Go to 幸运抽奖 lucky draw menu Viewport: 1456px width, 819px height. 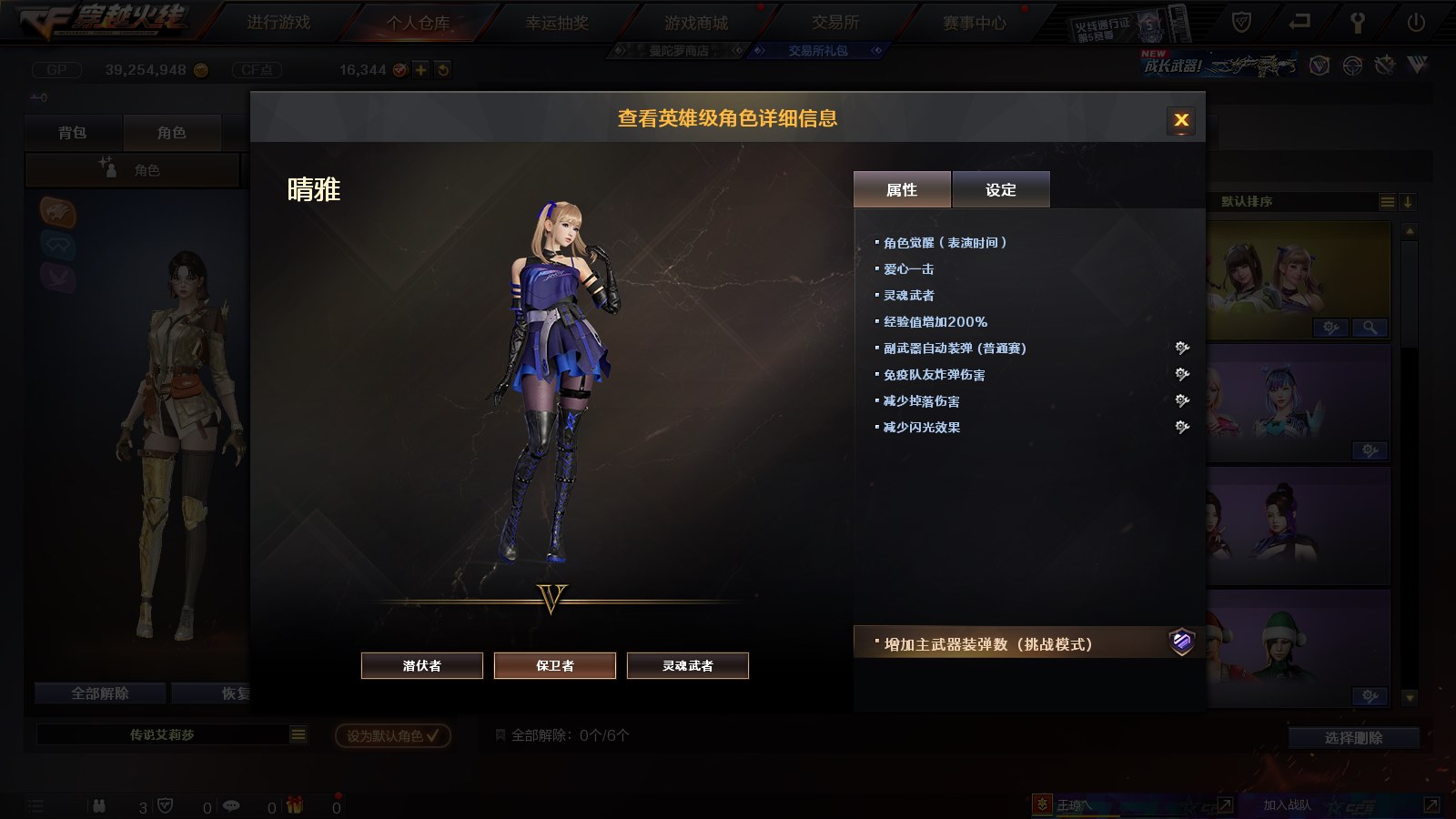click(557, 23)
